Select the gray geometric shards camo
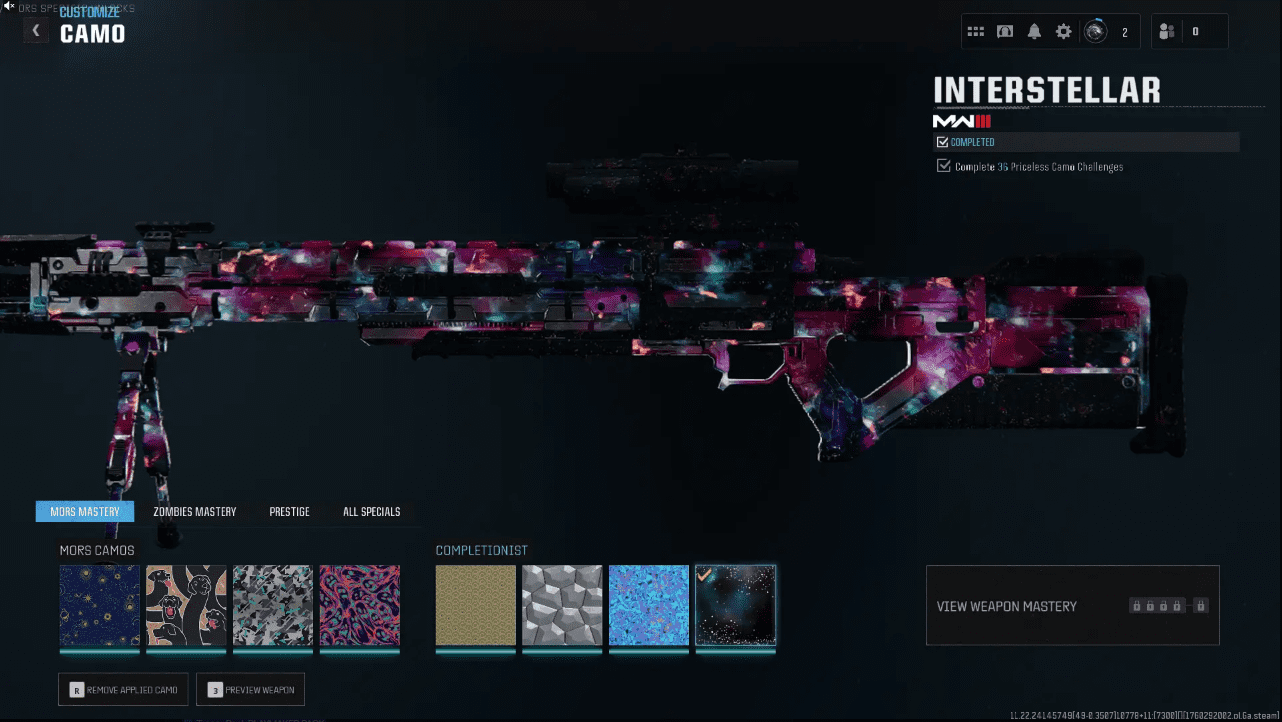Image resolution: width=1282 pixels, height=722 pixels. click(x=273, y=606)
